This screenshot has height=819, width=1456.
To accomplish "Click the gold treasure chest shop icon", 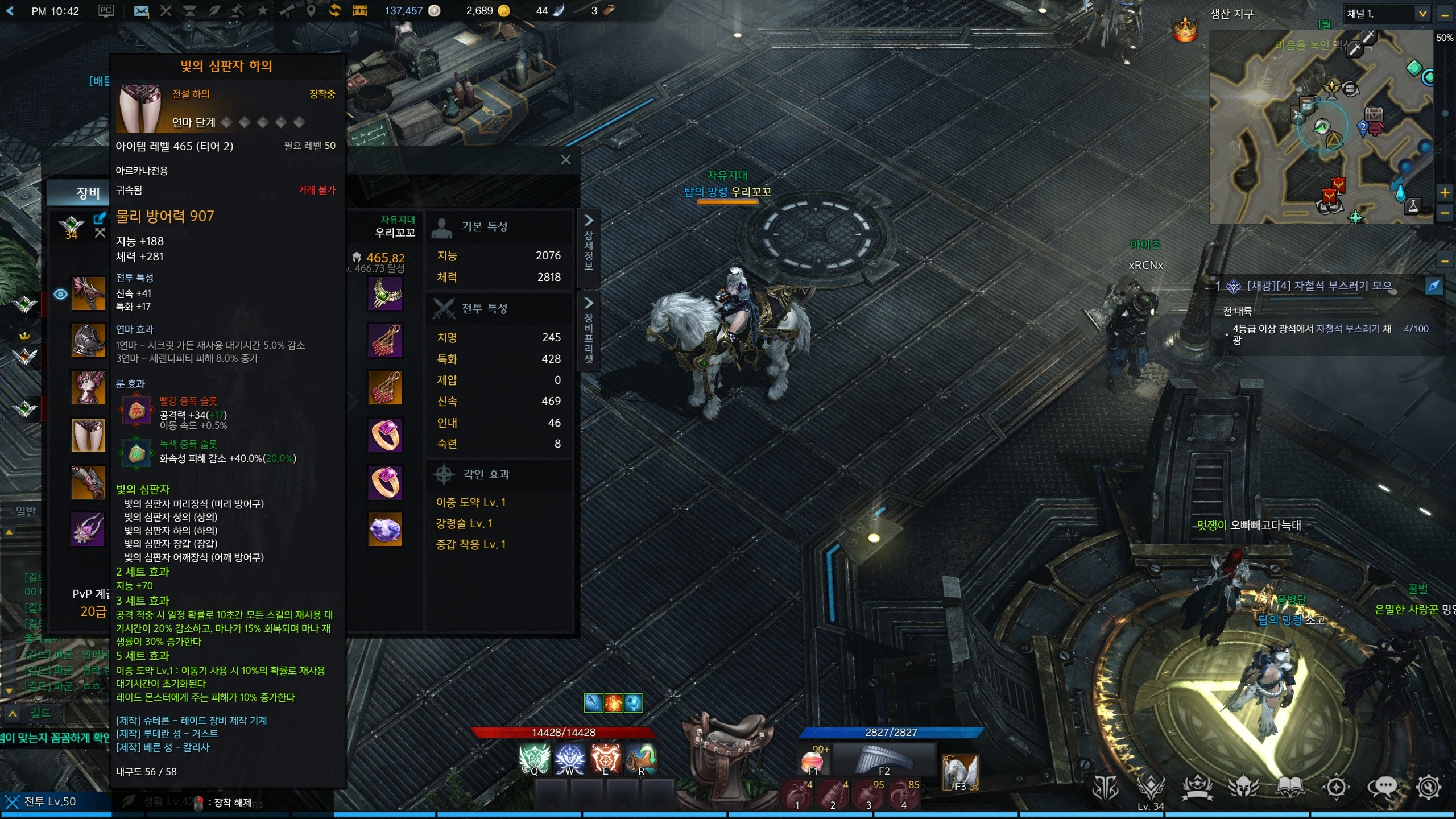I will (359, 11).
